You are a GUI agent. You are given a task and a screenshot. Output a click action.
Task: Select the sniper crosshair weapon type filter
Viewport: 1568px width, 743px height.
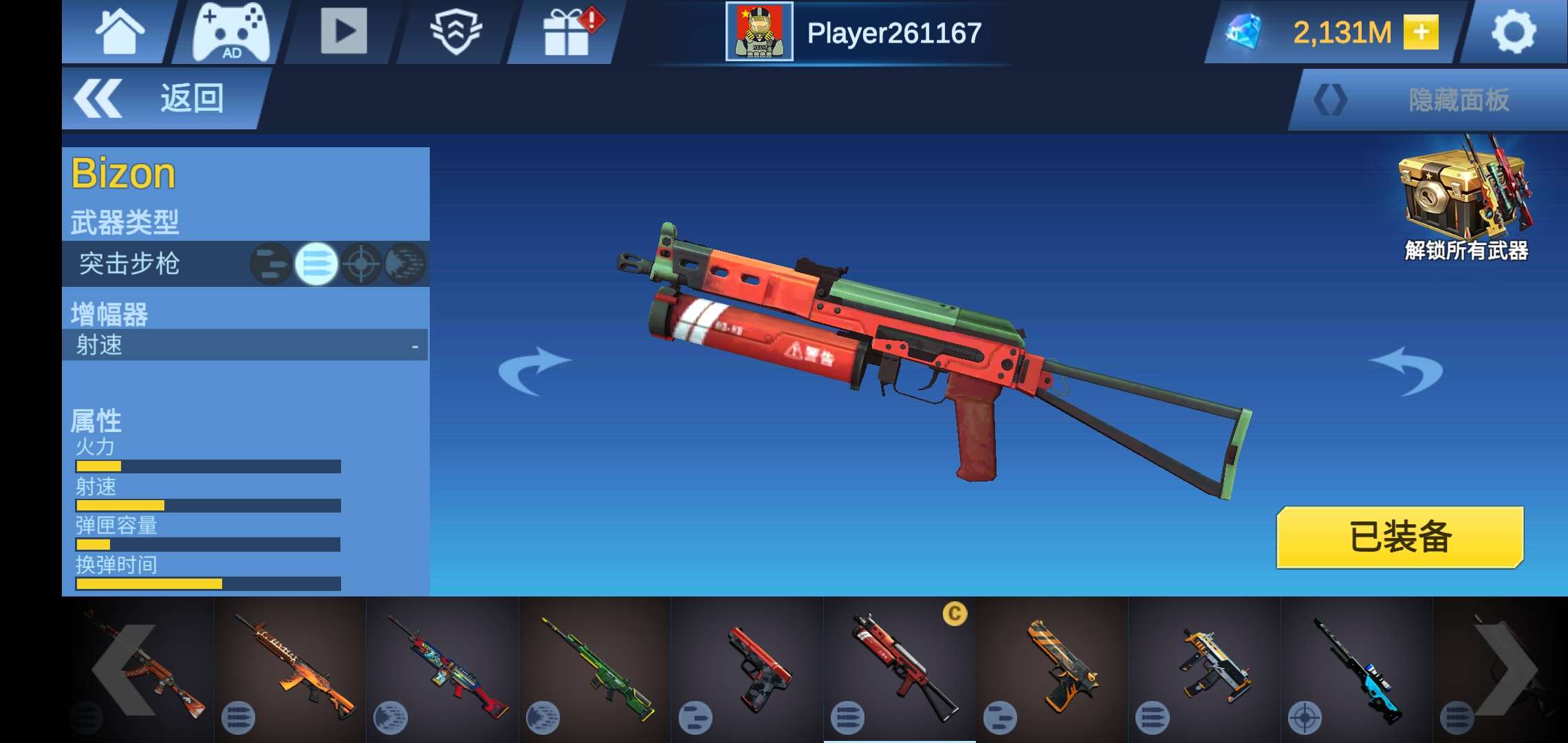(x=361, y=263)
